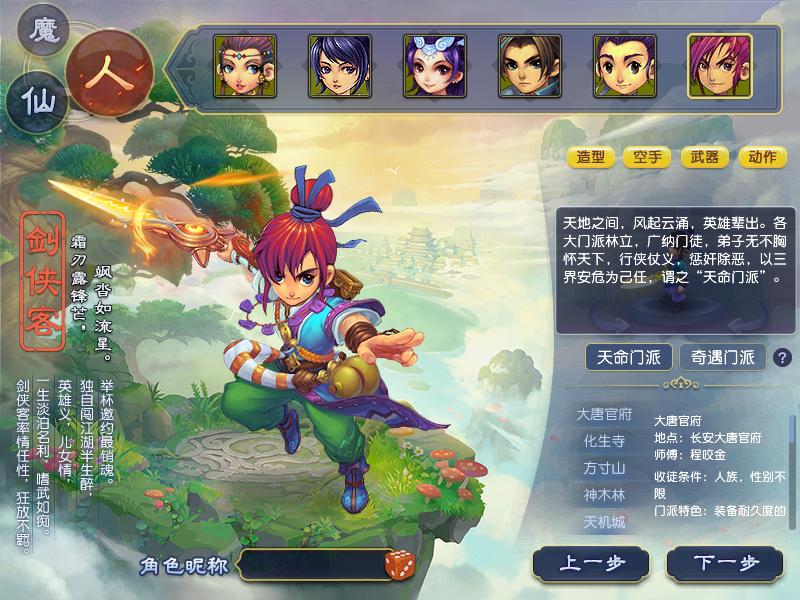Pick the purple-haired girl with silver headdress
Image resolution: width=800 pixels, height=600 pixels.
point(434,66)
